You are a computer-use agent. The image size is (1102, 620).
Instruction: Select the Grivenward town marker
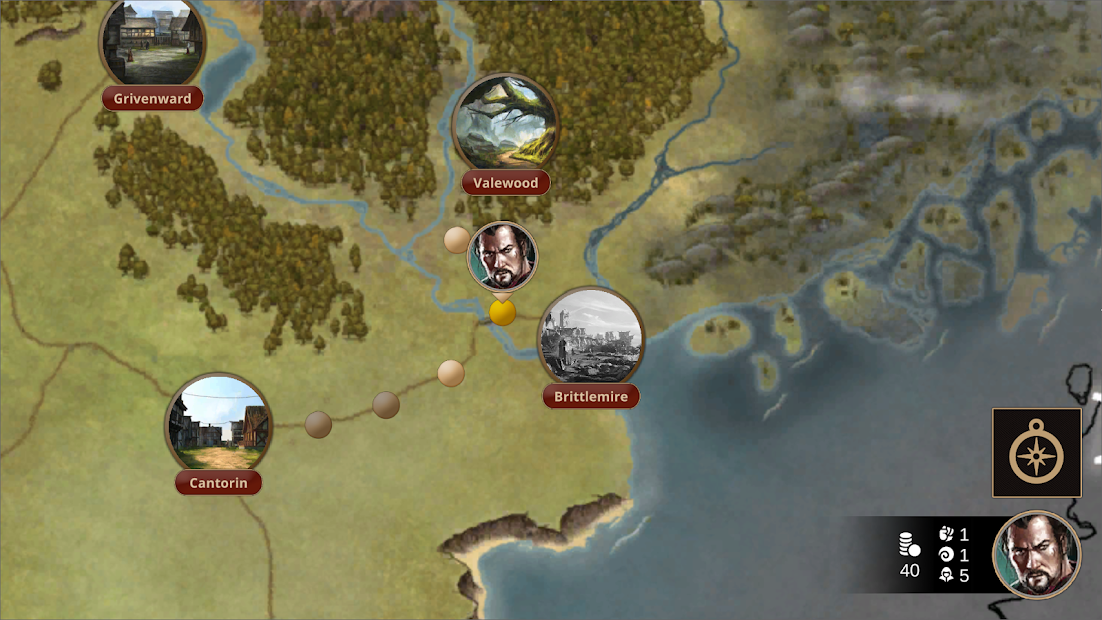click(x=152, y=42)
